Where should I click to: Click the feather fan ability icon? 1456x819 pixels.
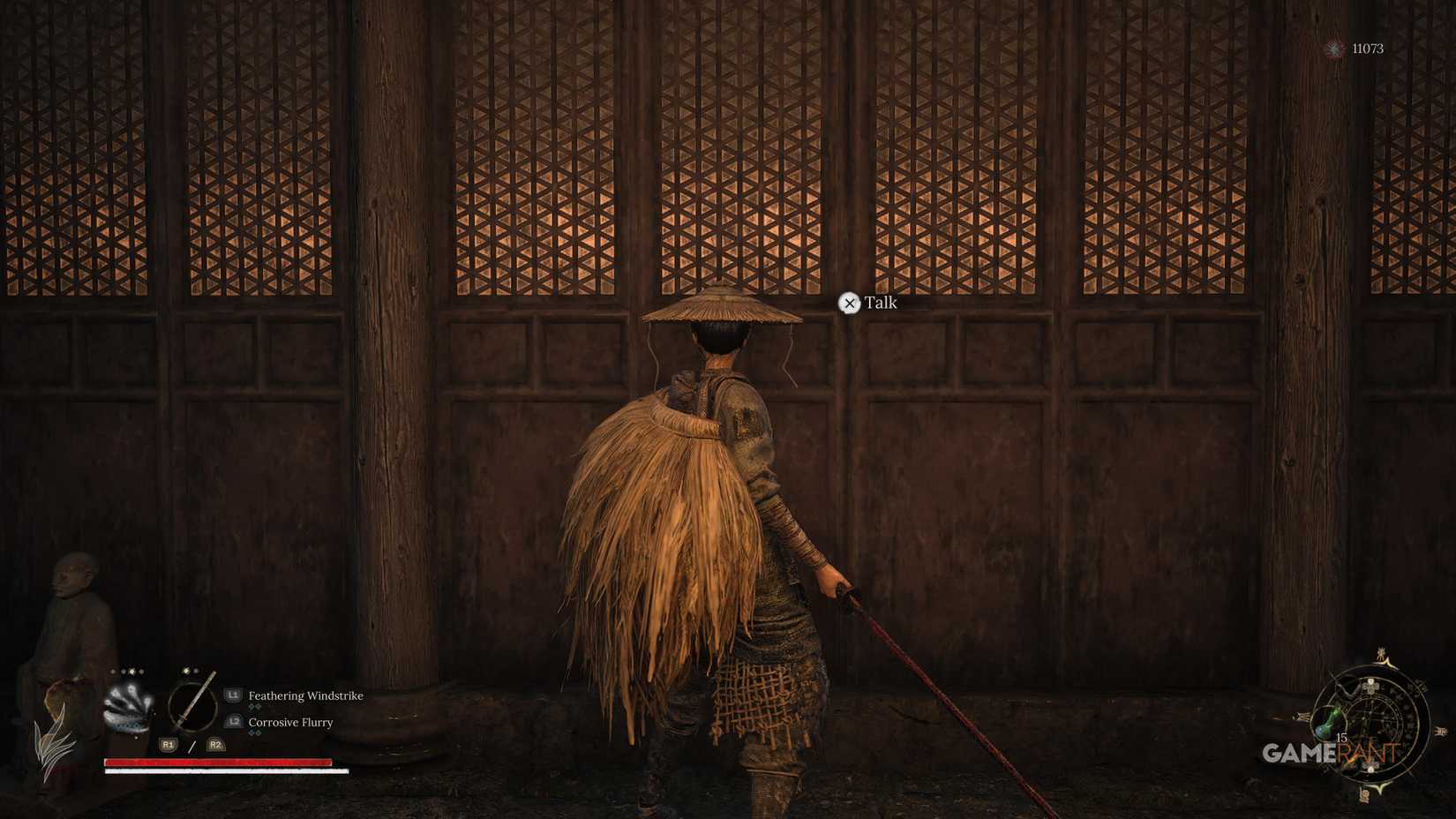[129, 704]
